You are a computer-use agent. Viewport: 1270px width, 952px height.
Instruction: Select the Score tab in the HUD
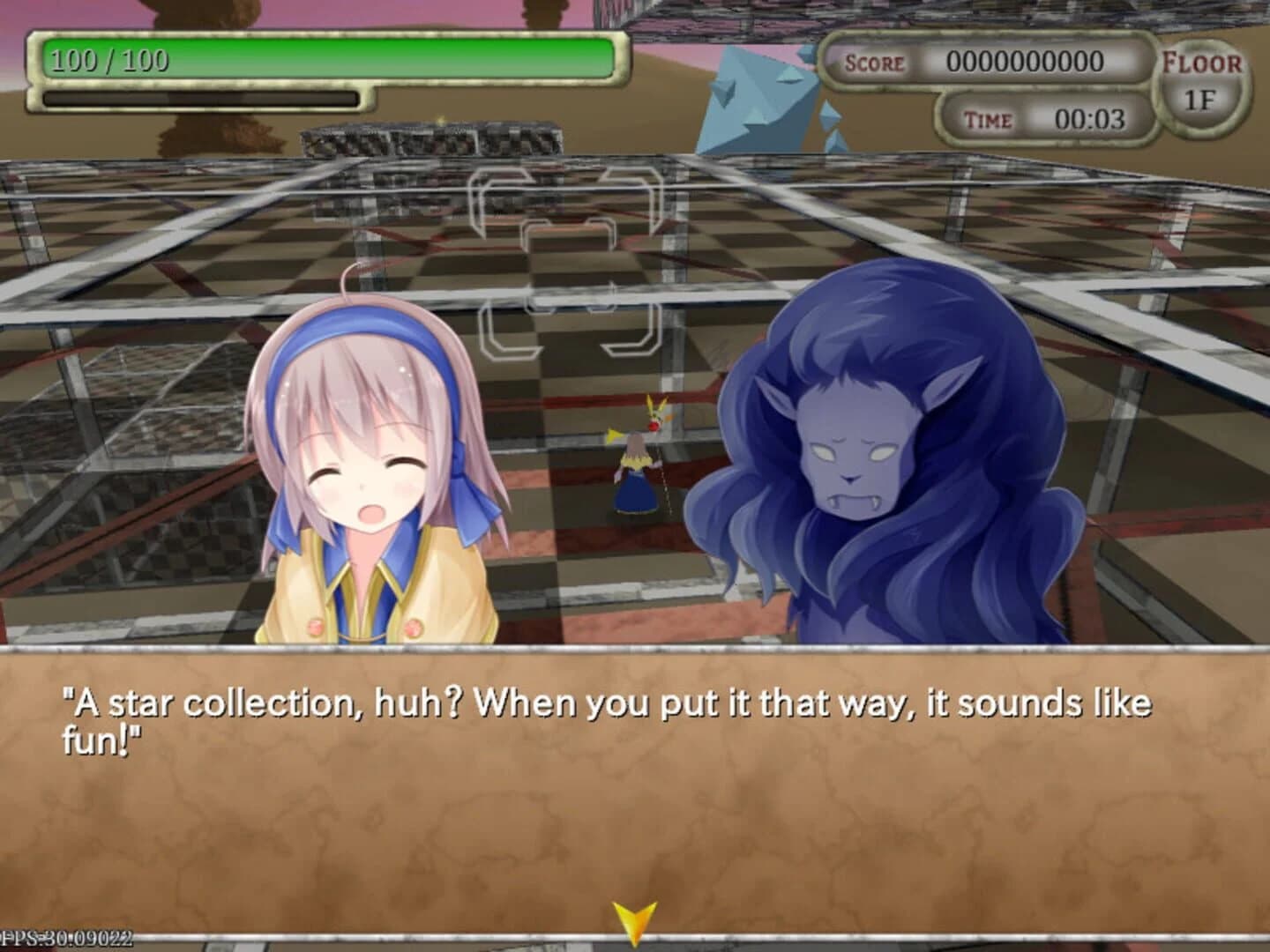pos(873,63)
